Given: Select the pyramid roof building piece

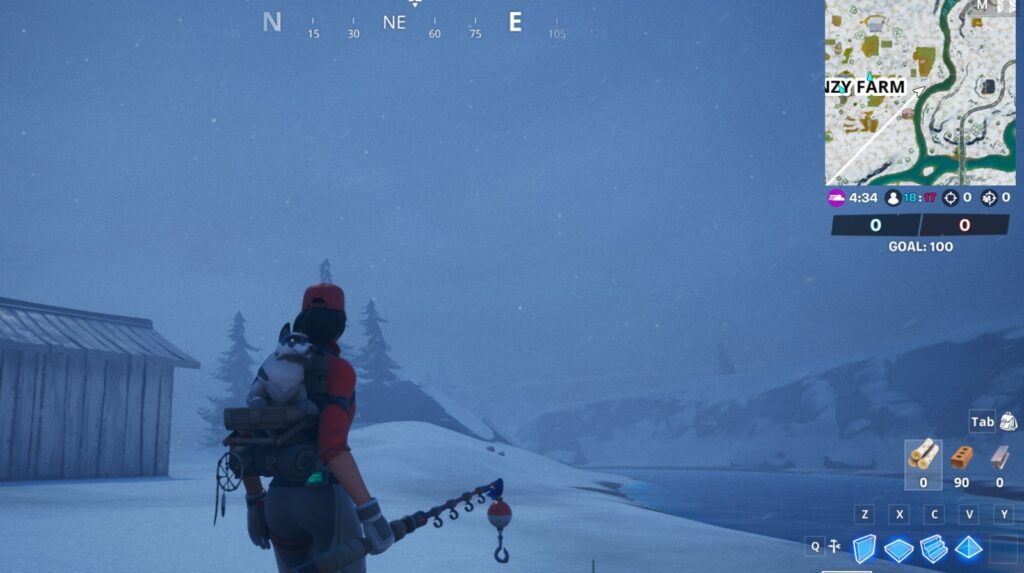Looking at the screenshot, I should tap(968, 548).
